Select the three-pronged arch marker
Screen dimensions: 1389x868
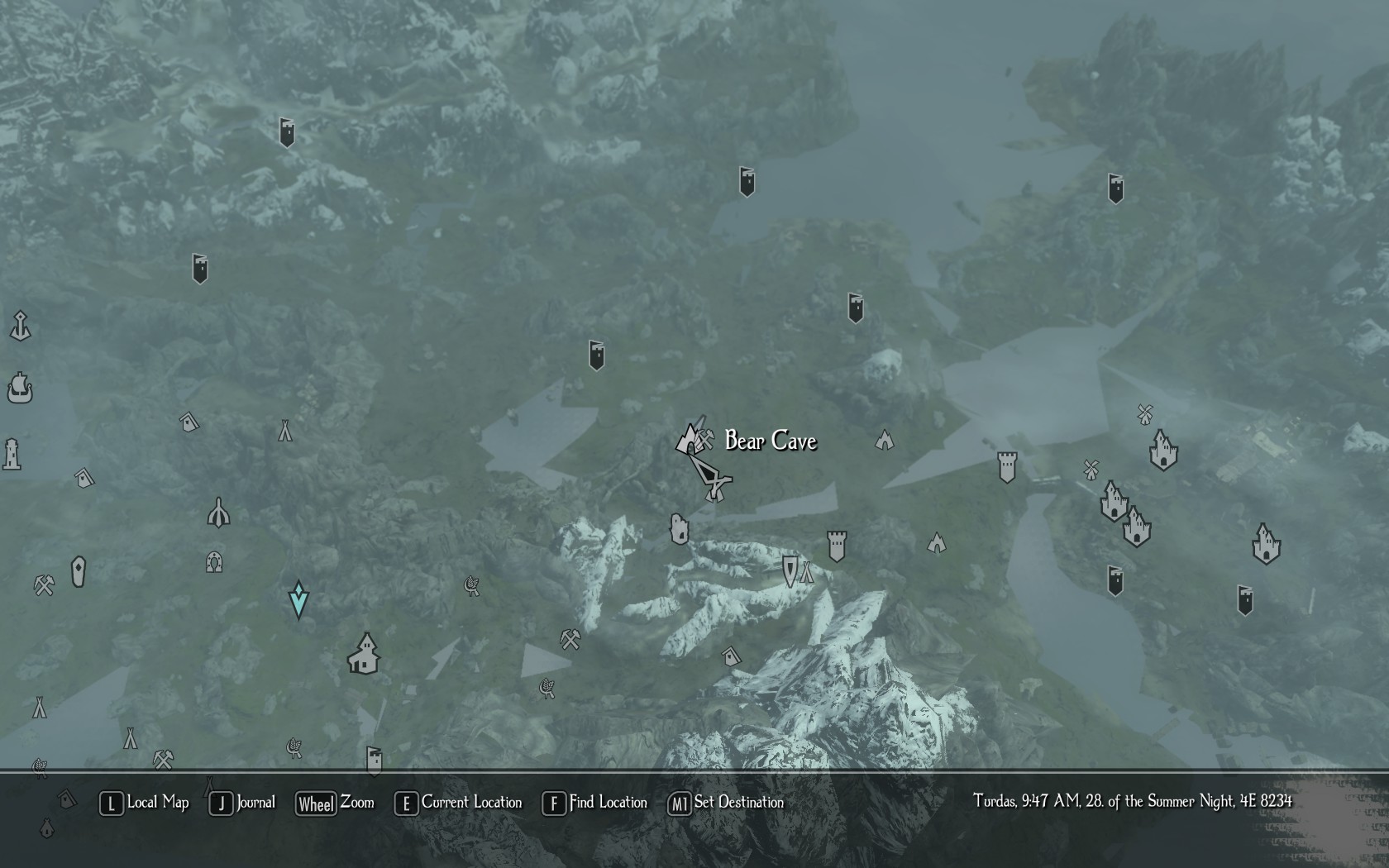218,513
